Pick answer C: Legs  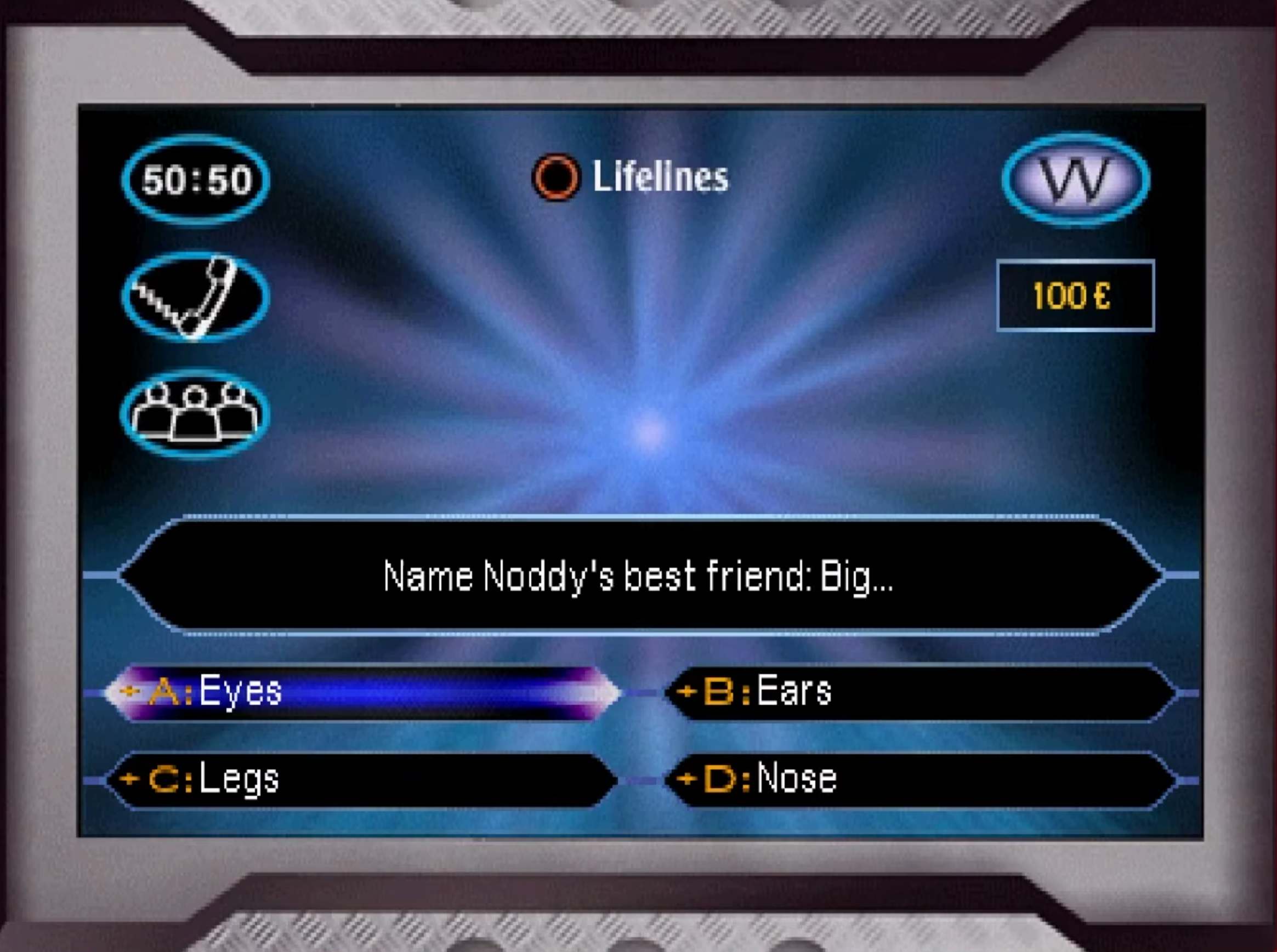tap(363, 780)
